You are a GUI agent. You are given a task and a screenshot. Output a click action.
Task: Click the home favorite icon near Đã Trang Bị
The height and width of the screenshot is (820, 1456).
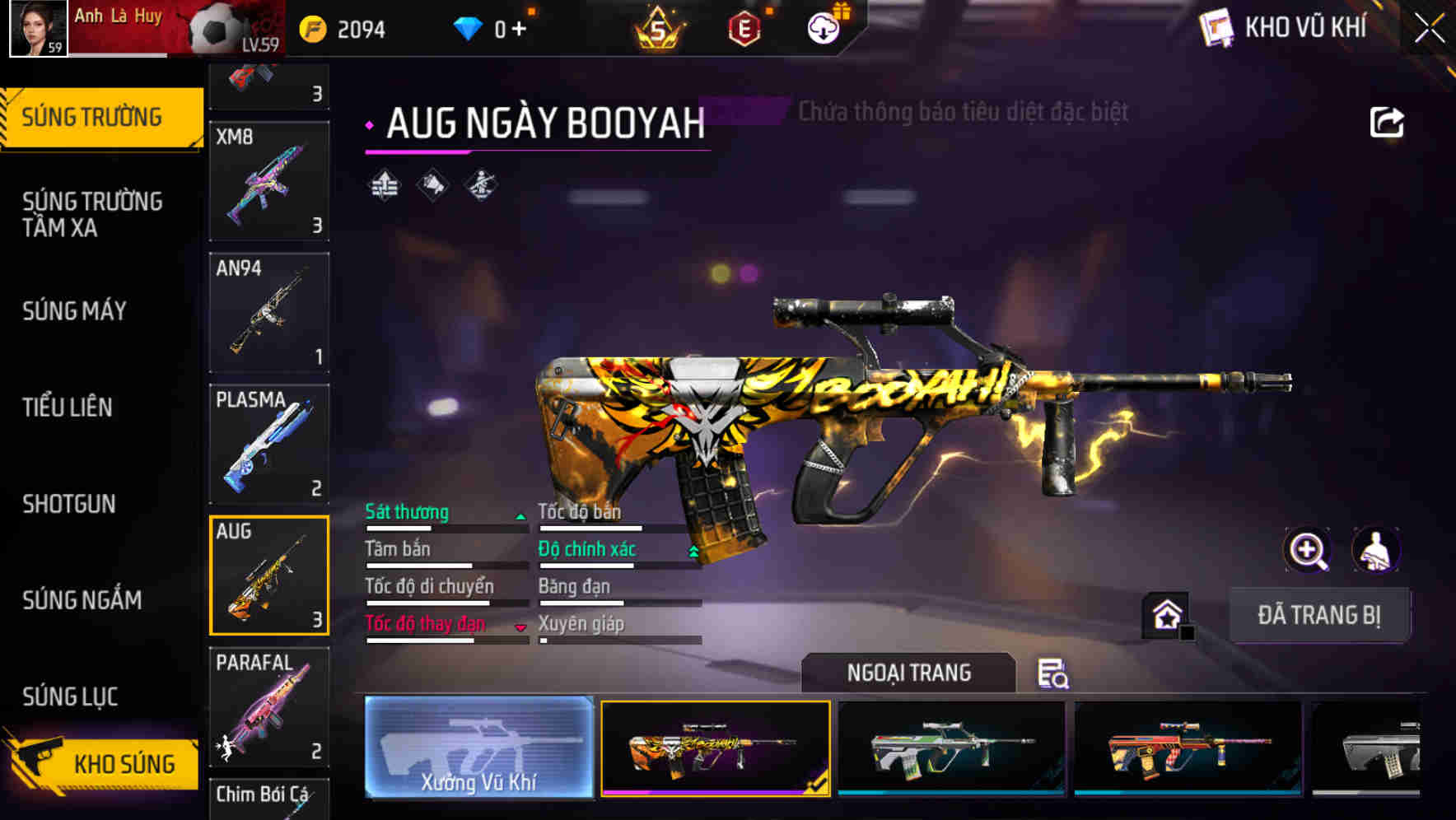coord(1166,613)
